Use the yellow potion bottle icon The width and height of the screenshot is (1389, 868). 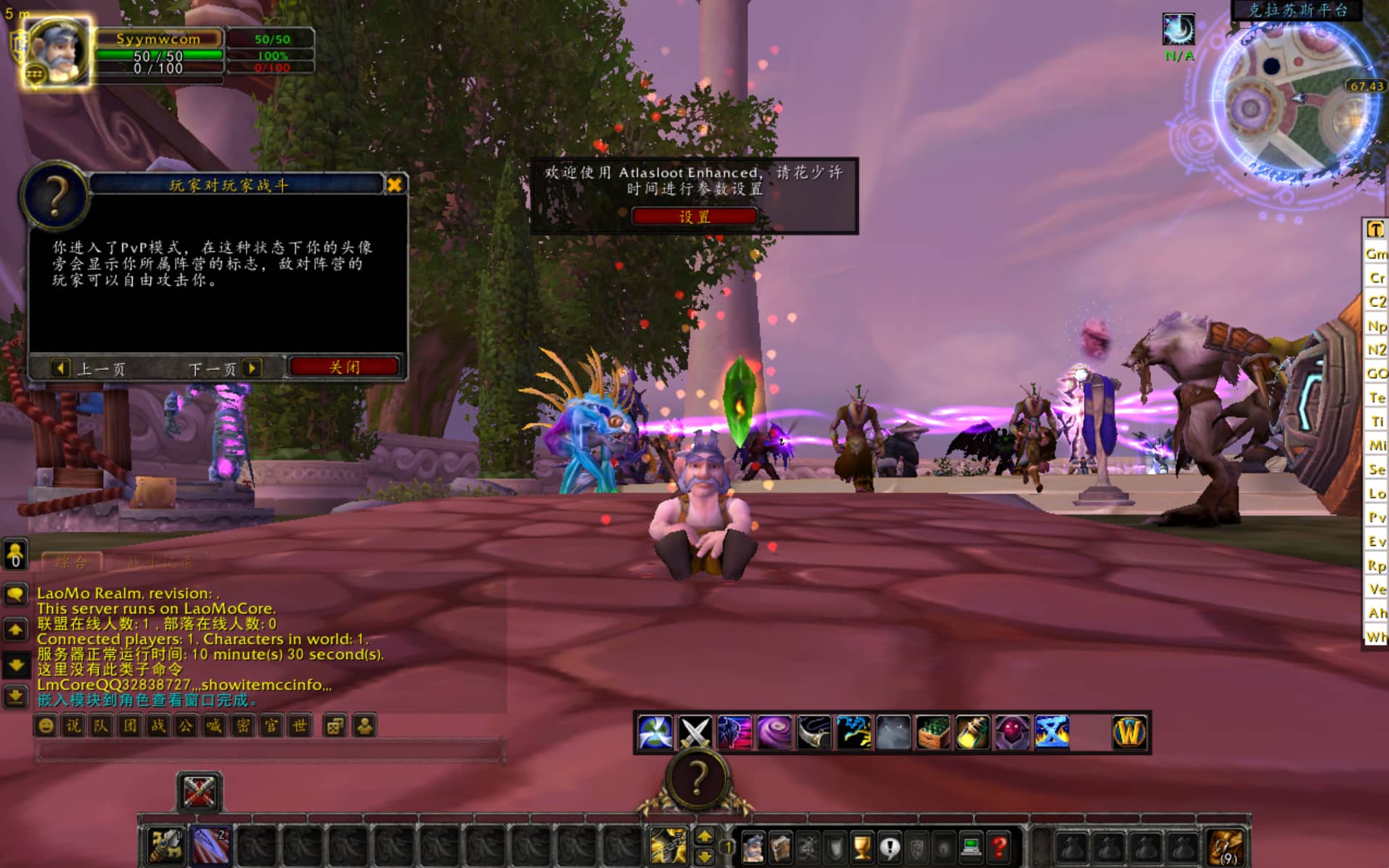972,732
